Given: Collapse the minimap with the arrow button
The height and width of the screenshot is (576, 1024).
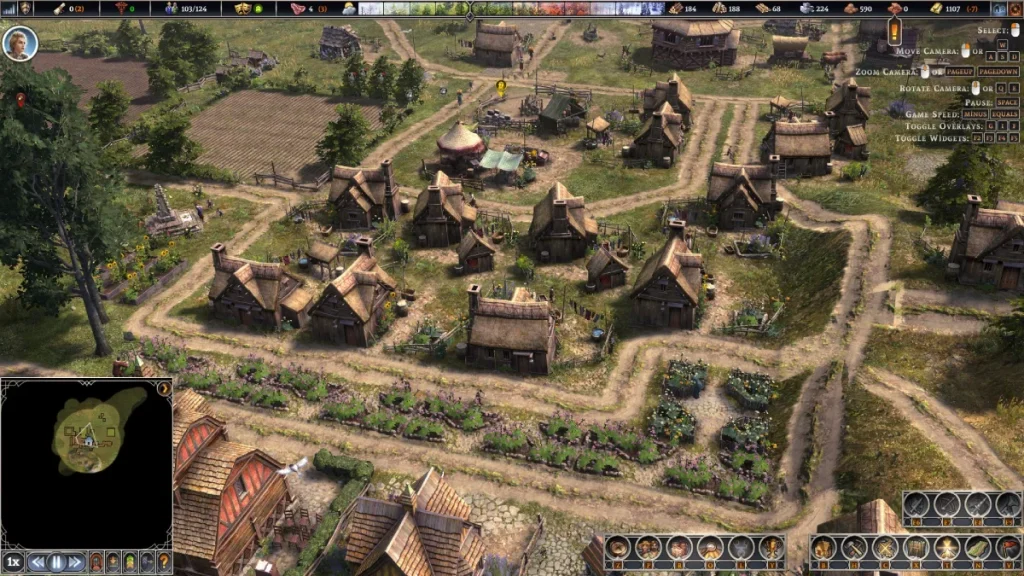Looking at the screenshot, I should point(163,387).
